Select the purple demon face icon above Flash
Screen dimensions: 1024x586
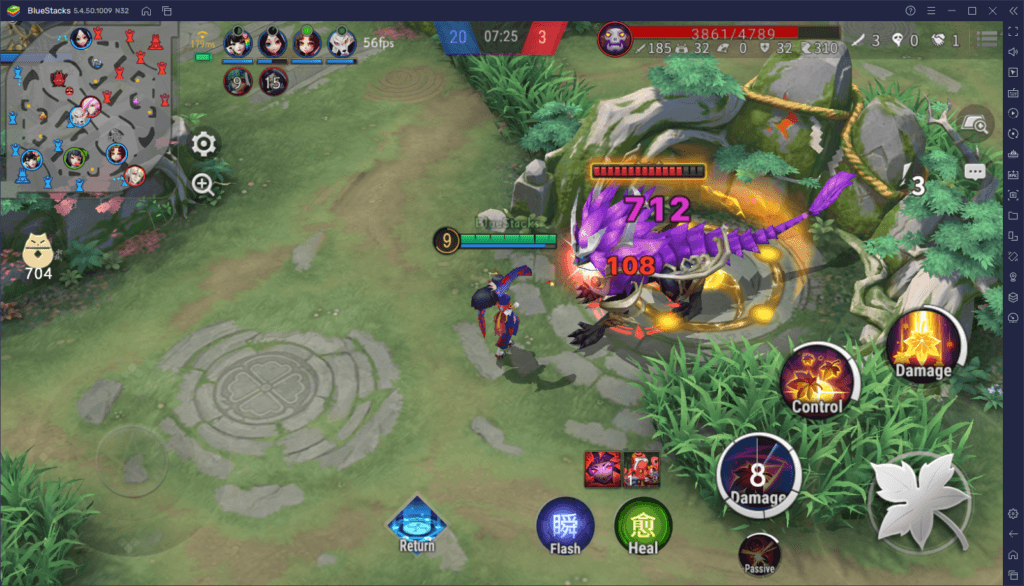pos(600,468)
